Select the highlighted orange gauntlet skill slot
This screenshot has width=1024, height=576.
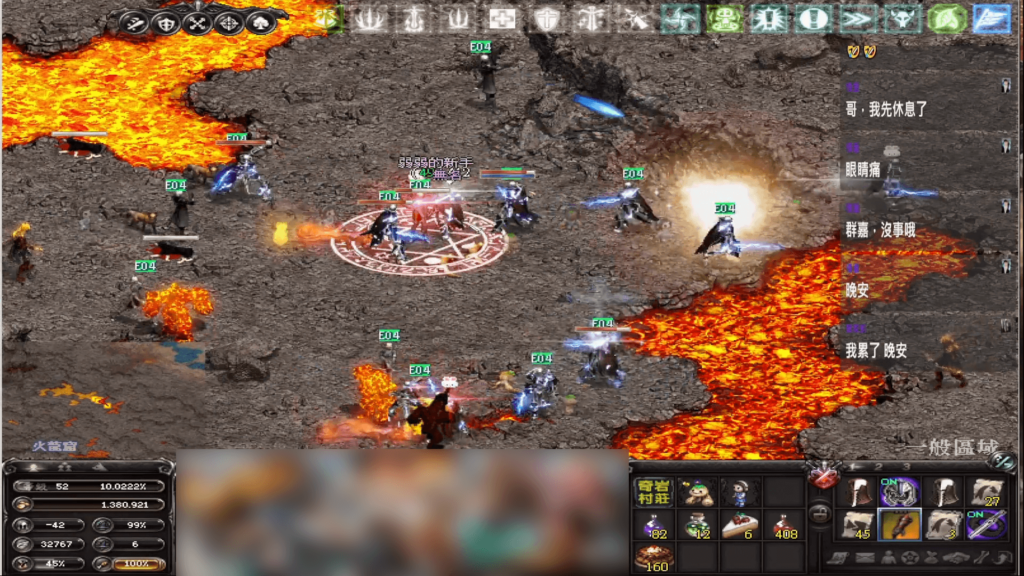pos(898,525)
